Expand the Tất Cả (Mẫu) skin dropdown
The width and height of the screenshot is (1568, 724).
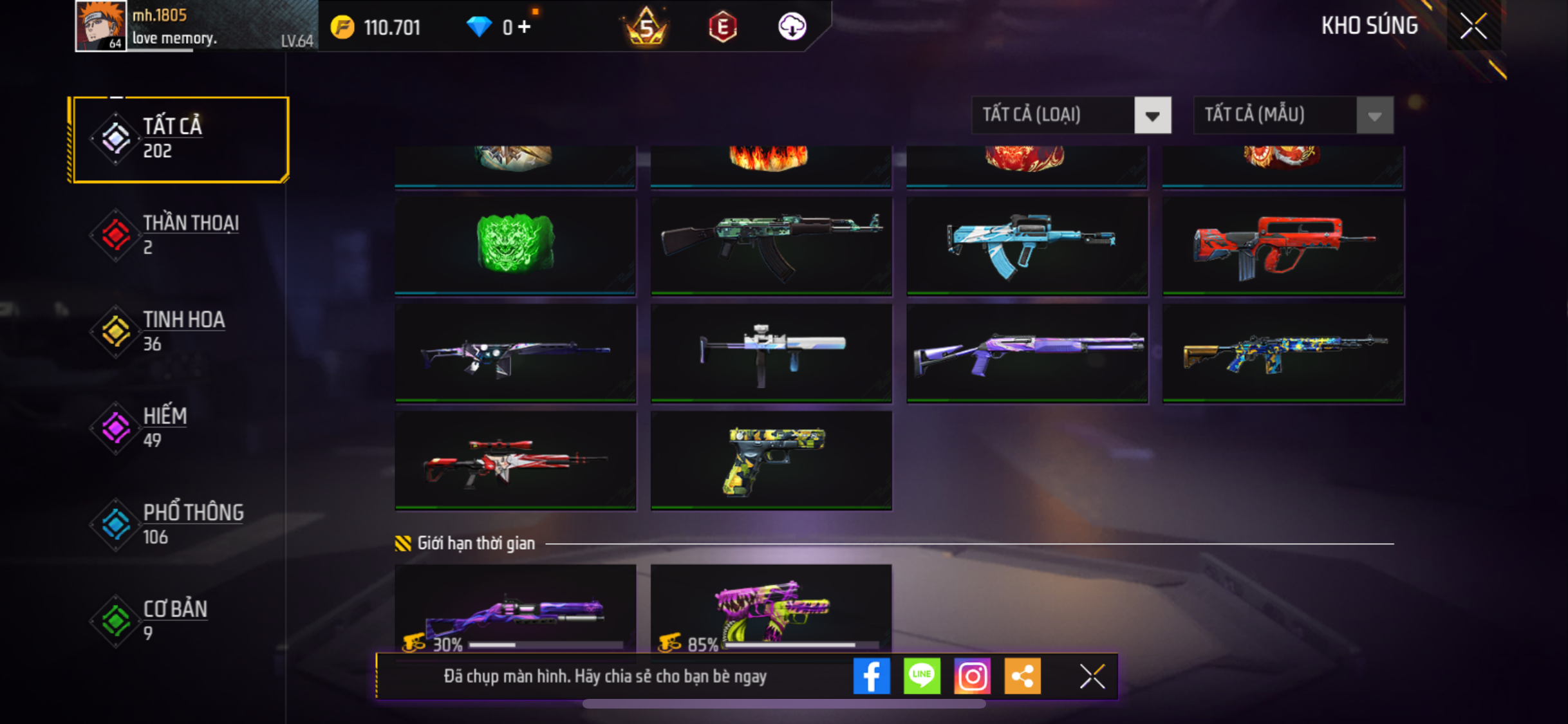(x=1293, y=116)
